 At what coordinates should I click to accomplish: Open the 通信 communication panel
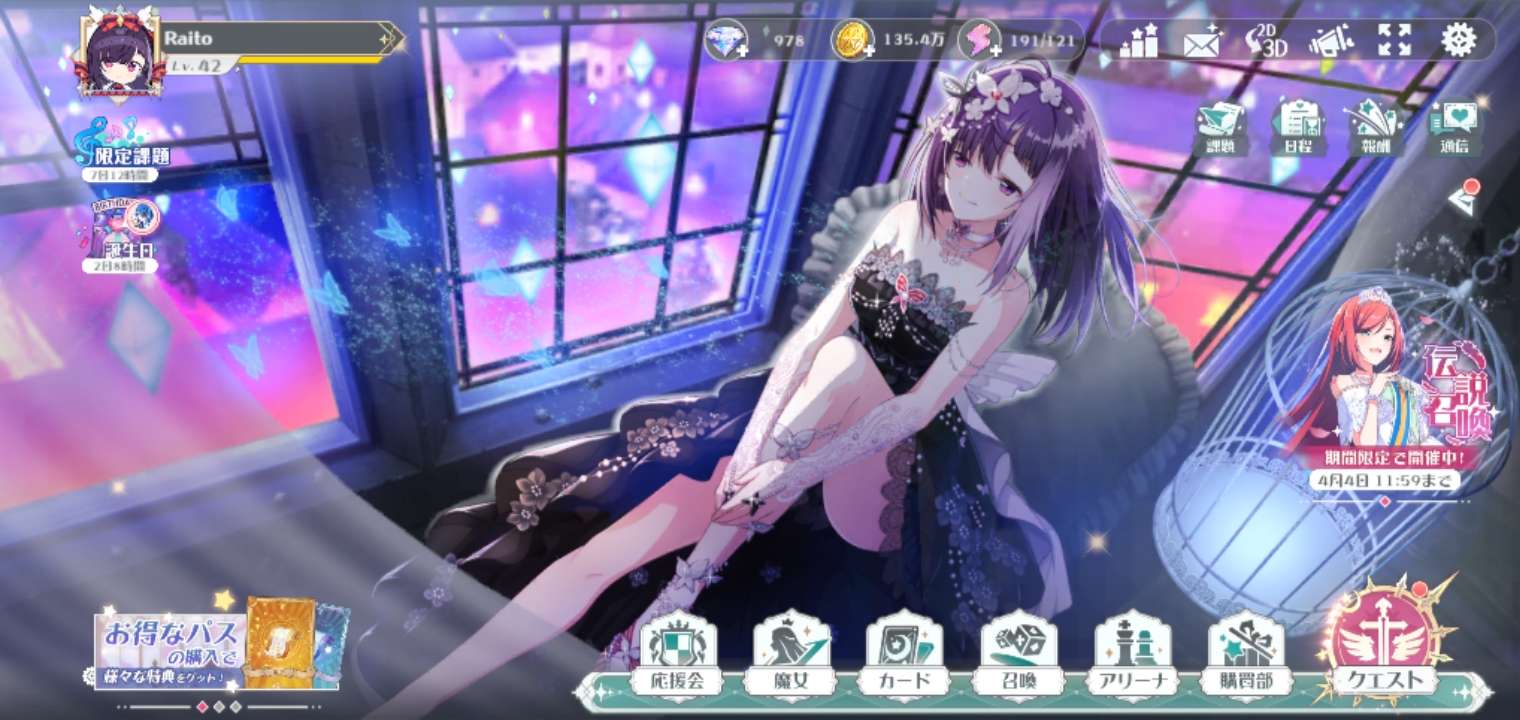[x=1454, y=128]
